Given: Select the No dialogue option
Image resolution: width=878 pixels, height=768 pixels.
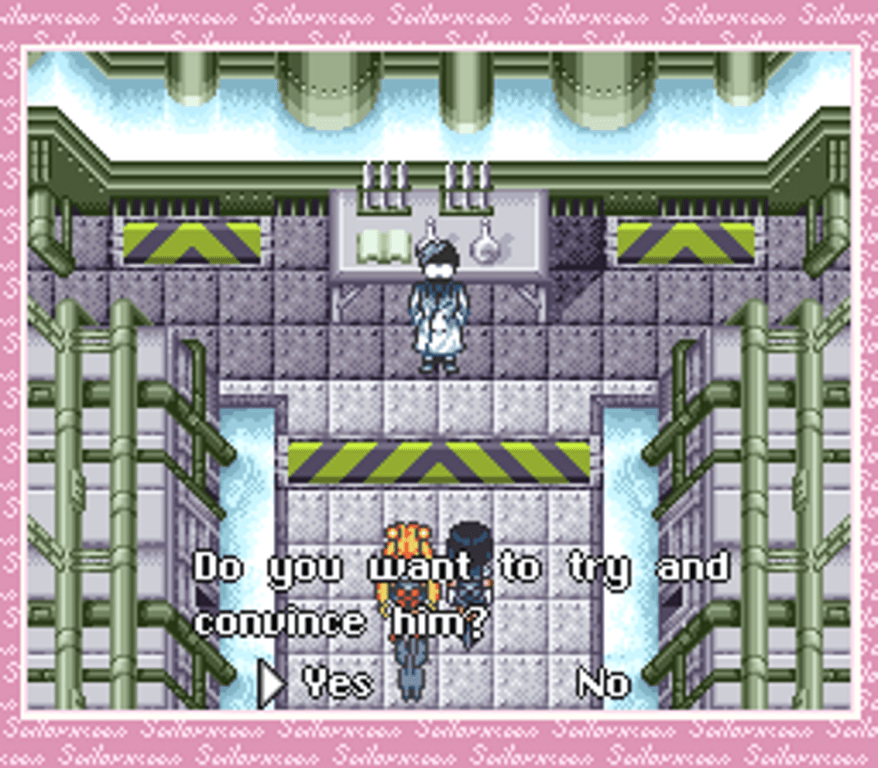Looking at the screenshot, I should [x=603, y=683].
